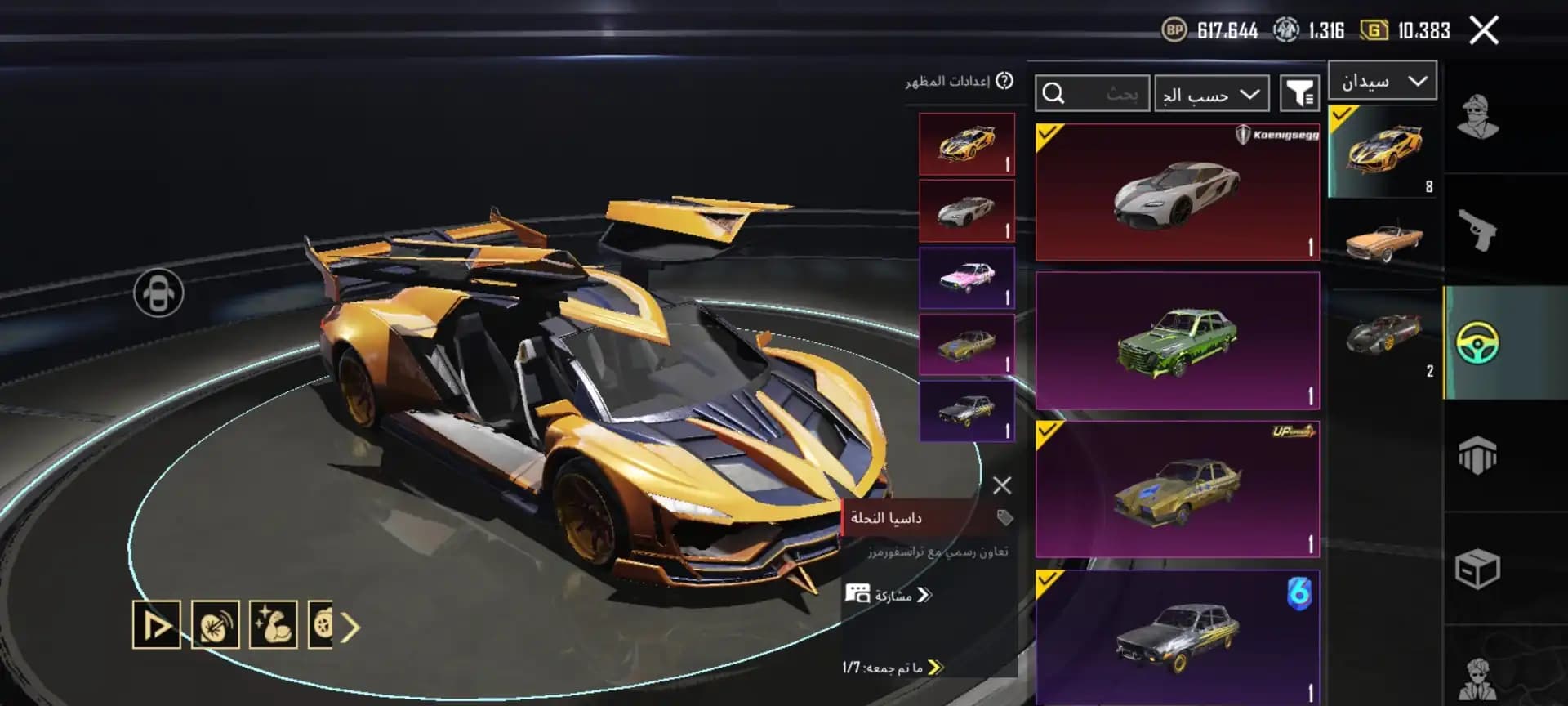This screenshot has height=706, width=1568.
Task: Close the garage screen with the top X
Action: pos(1483,31)
